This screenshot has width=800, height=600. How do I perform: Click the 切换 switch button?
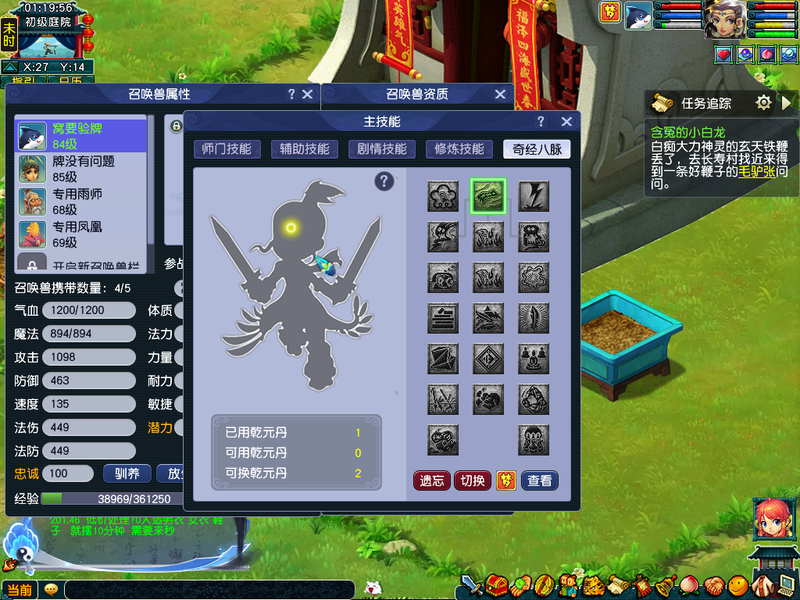click(473, 481)
